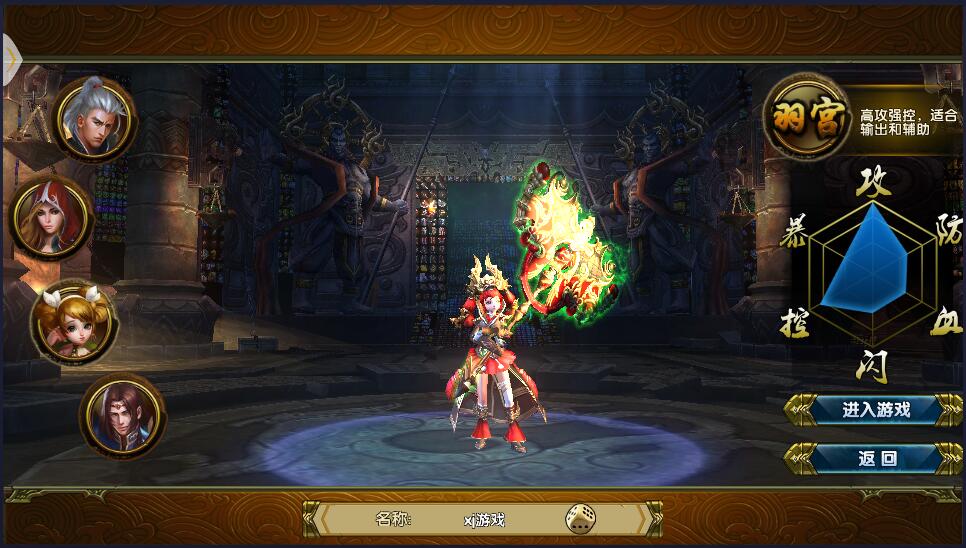
Task: Go back with the 返回 button
Action: [x=861, y=459]
